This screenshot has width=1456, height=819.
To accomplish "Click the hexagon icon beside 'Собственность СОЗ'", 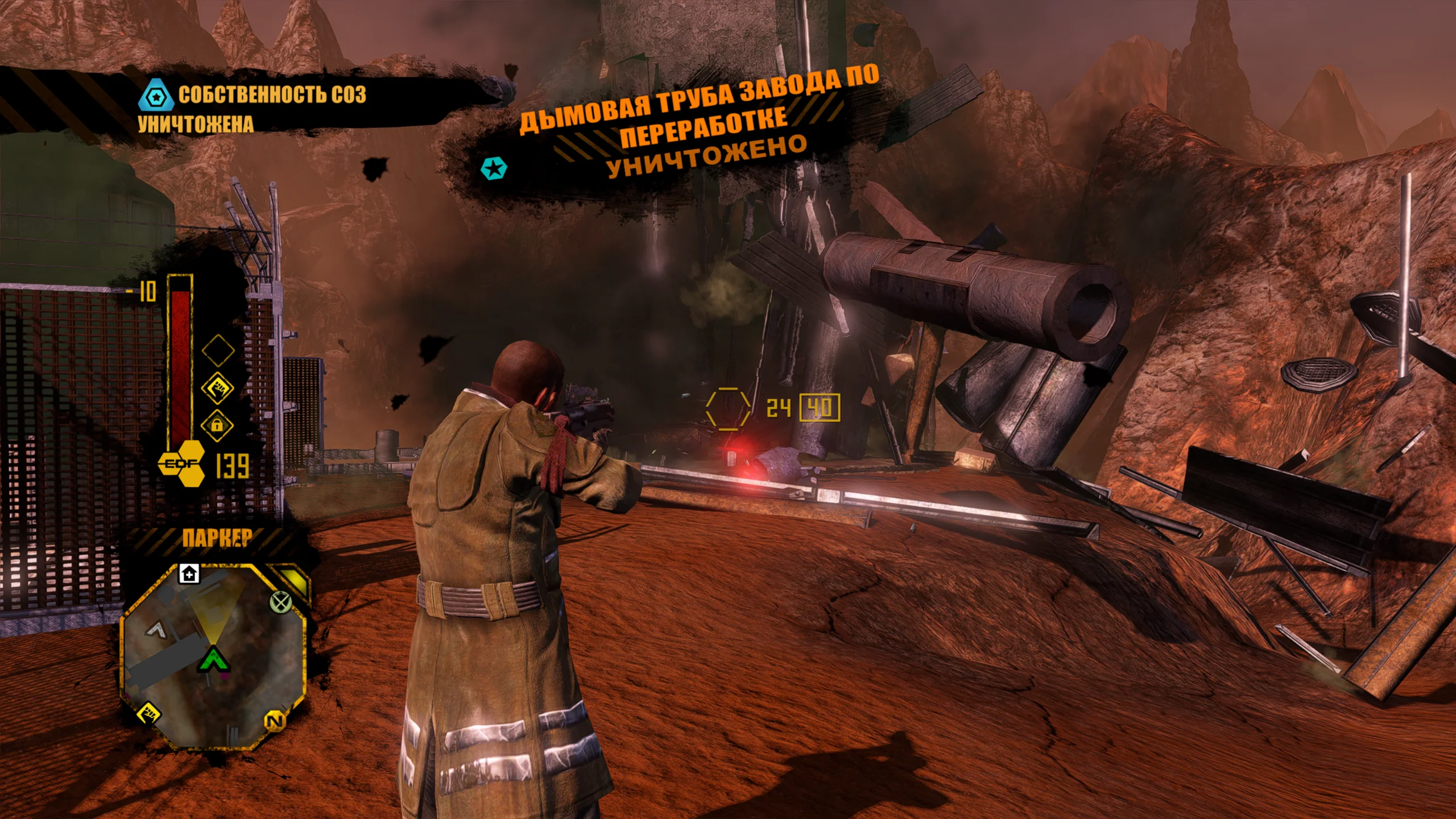I will point(155,96).
